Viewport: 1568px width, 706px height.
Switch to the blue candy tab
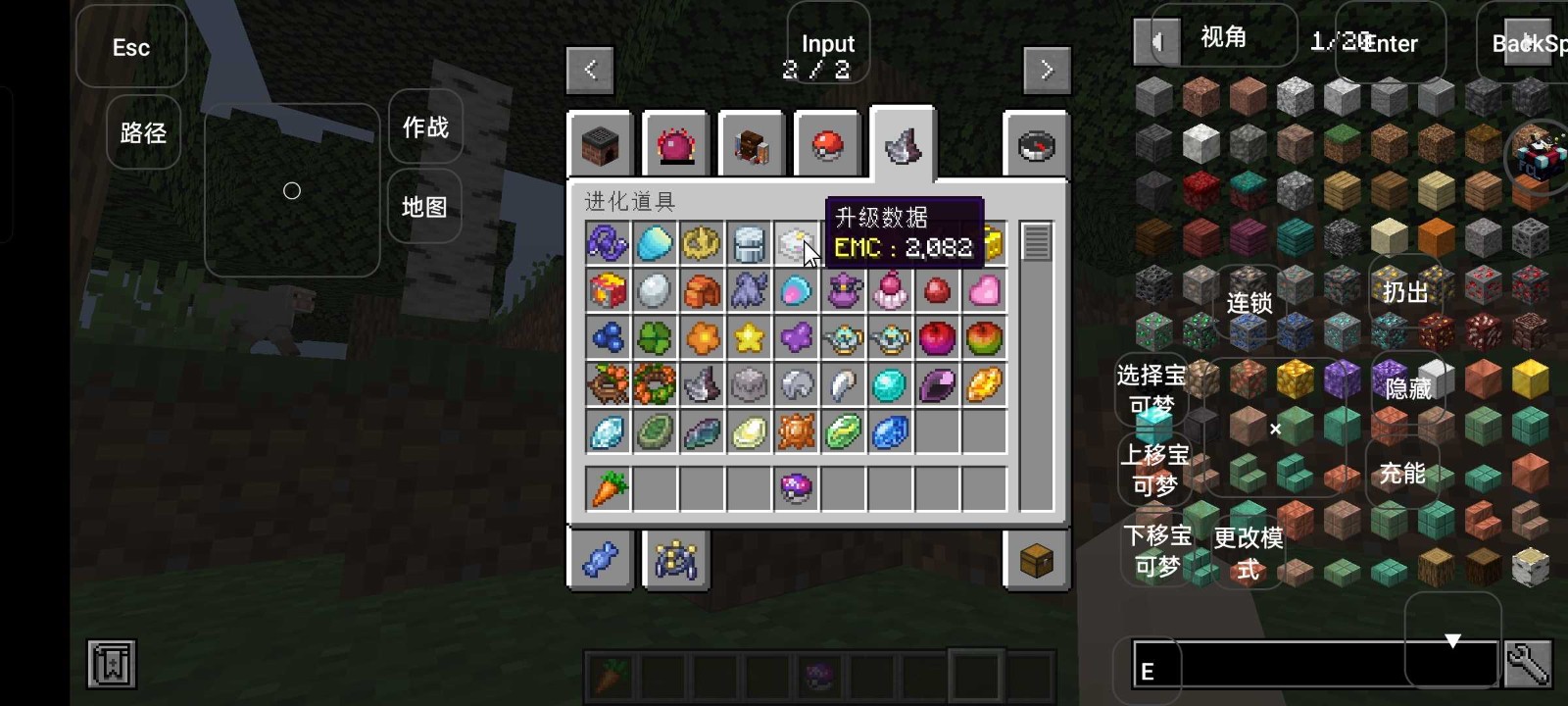click(601, 561)
